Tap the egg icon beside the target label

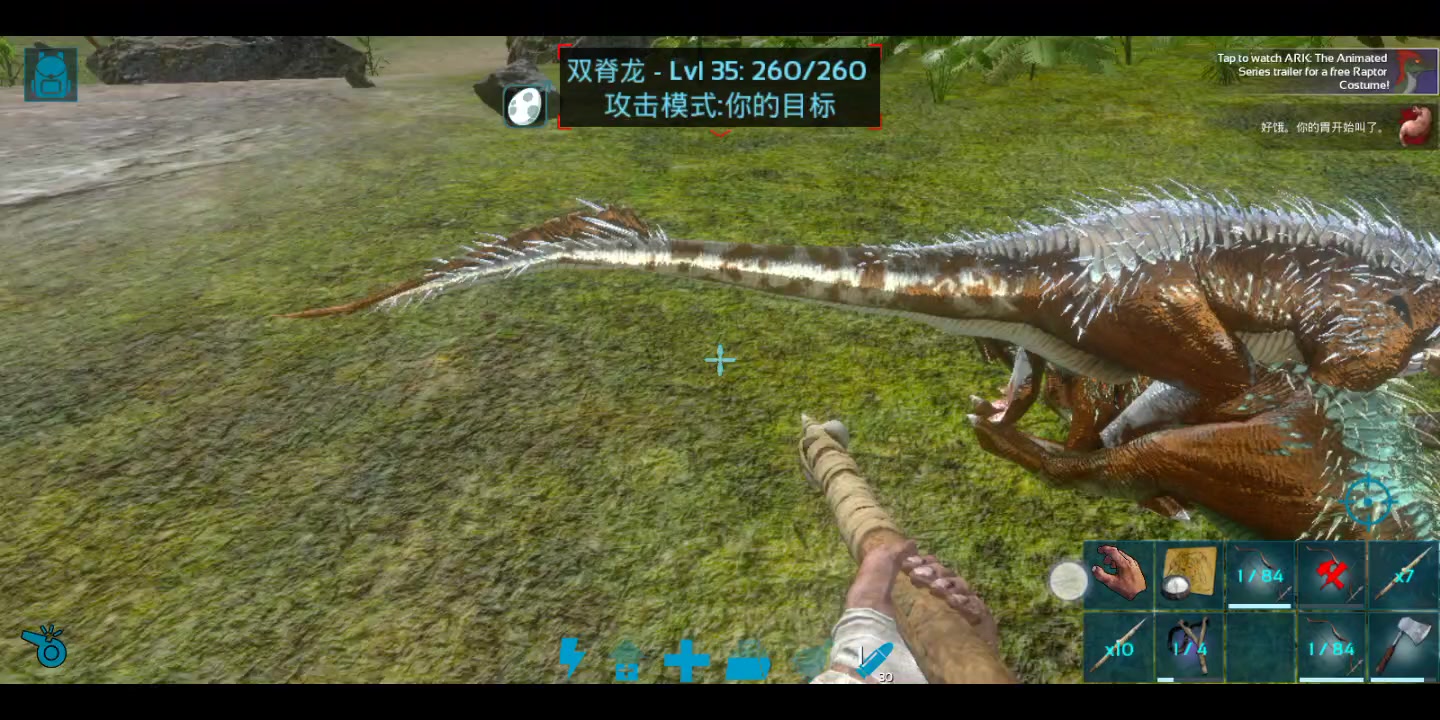coord(524,106)
